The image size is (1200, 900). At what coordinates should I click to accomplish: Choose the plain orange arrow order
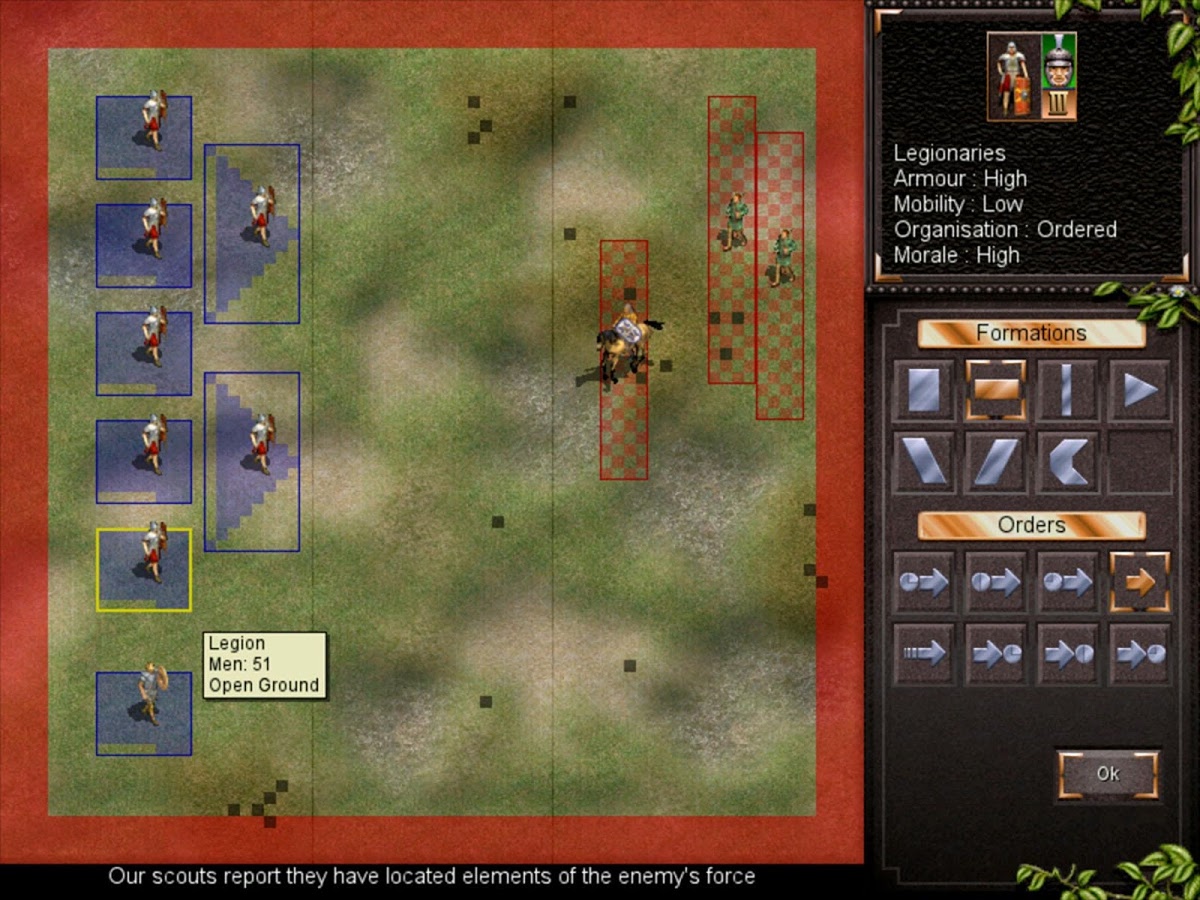coord(1139,582)
